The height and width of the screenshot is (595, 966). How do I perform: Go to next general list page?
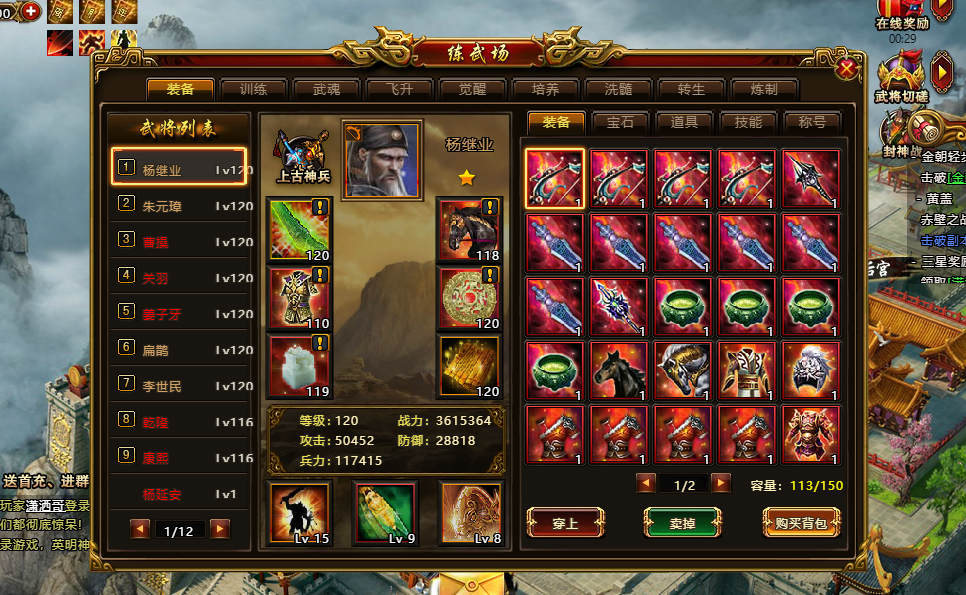[220, 529]
